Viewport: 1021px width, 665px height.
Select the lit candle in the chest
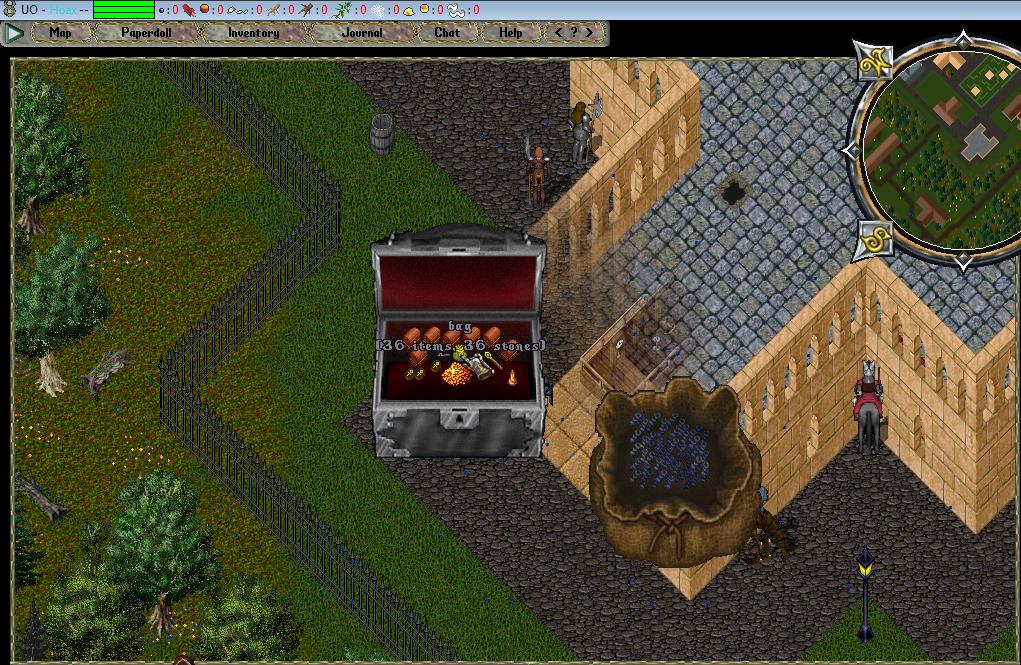tap(513, 378)
